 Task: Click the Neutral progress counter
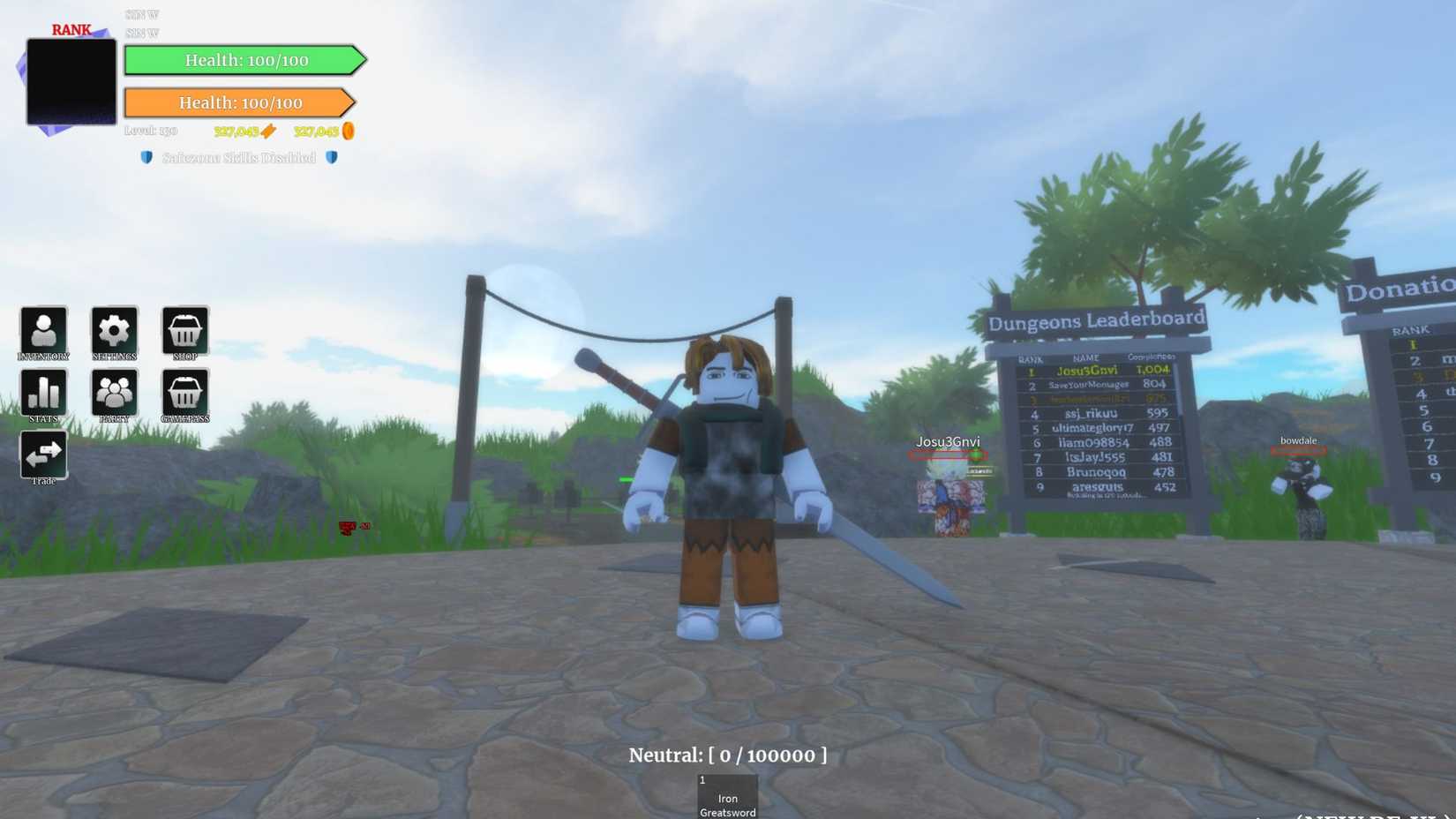tap(727, 755)
